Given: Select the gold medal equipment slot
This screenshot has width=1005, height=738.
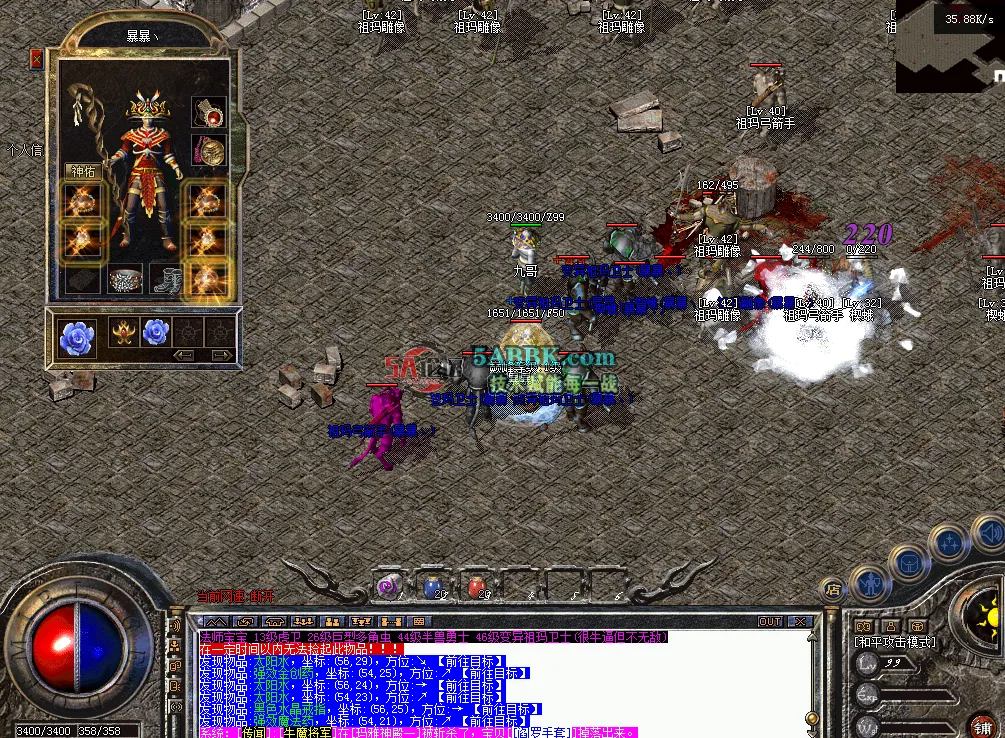Looking at the screenshot, I should tap(208, 151).
